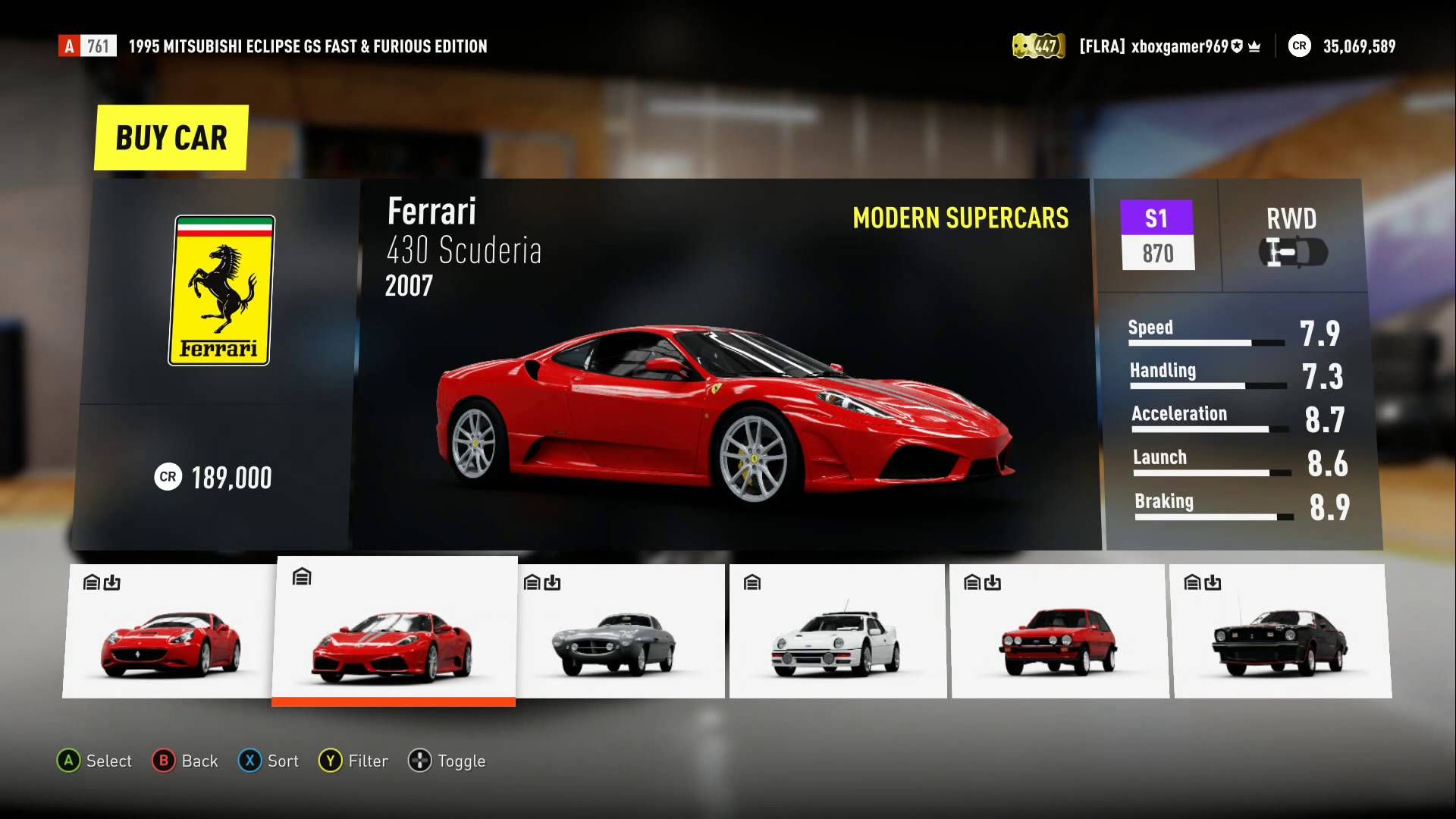
Task: Click the CR coin beside the 189,000 price
Action: (170, 477)
